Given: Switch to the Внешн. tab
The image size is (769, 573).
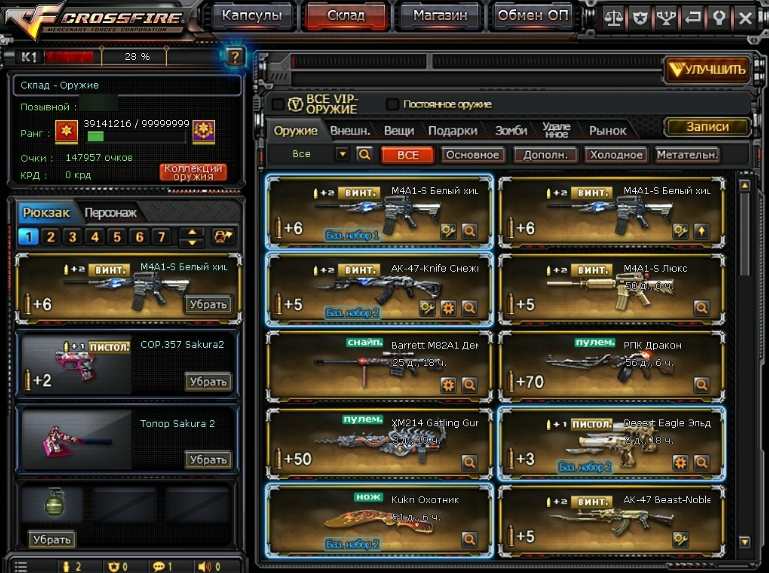Looking at the screenshot, I should (x=350, y=131).
